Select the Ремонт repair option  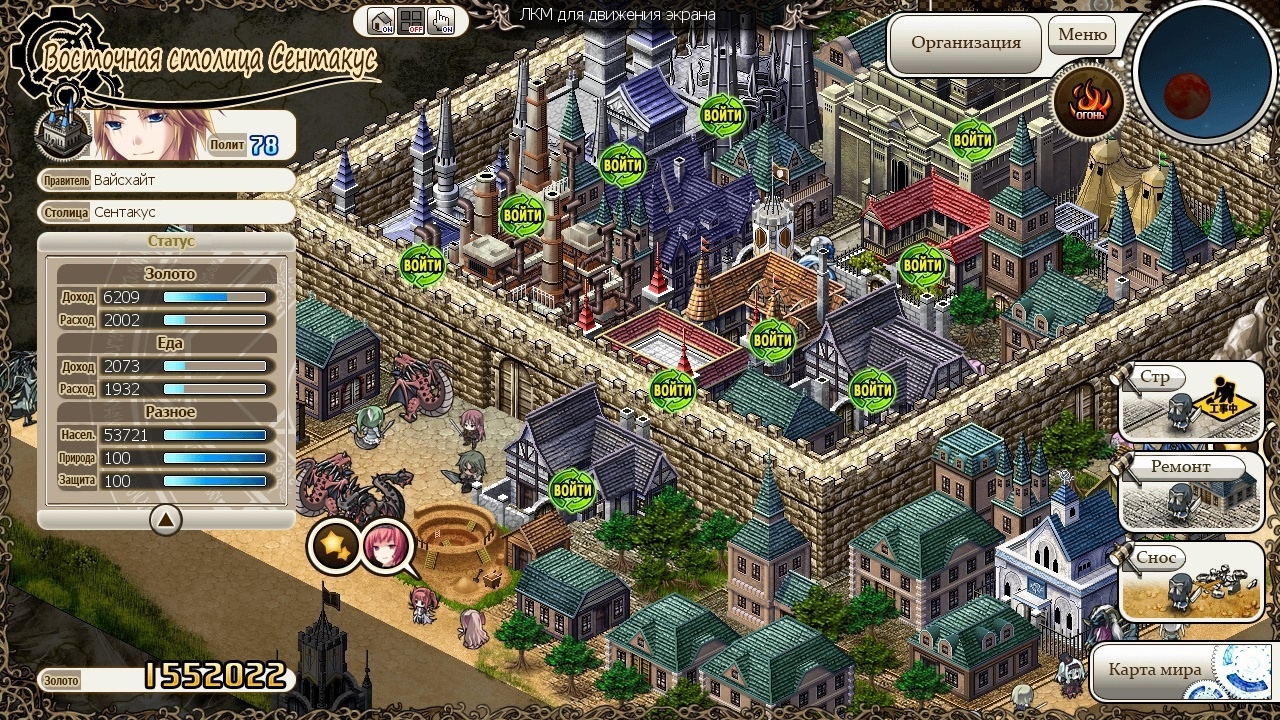[x=1190, y=492]
